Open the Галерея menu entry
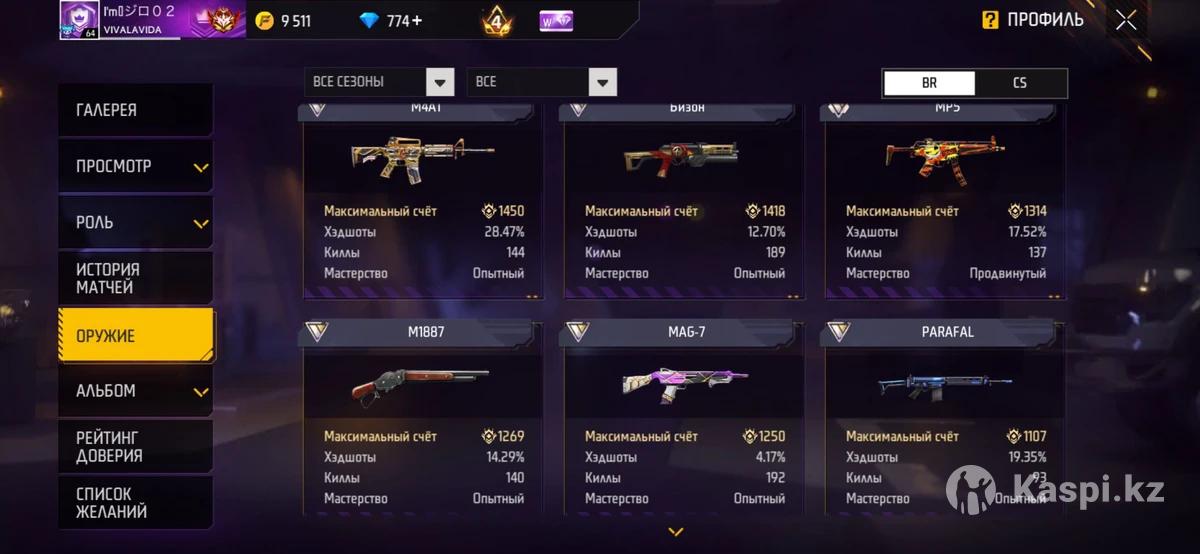The image size is (1200, 554). point(135,110)
